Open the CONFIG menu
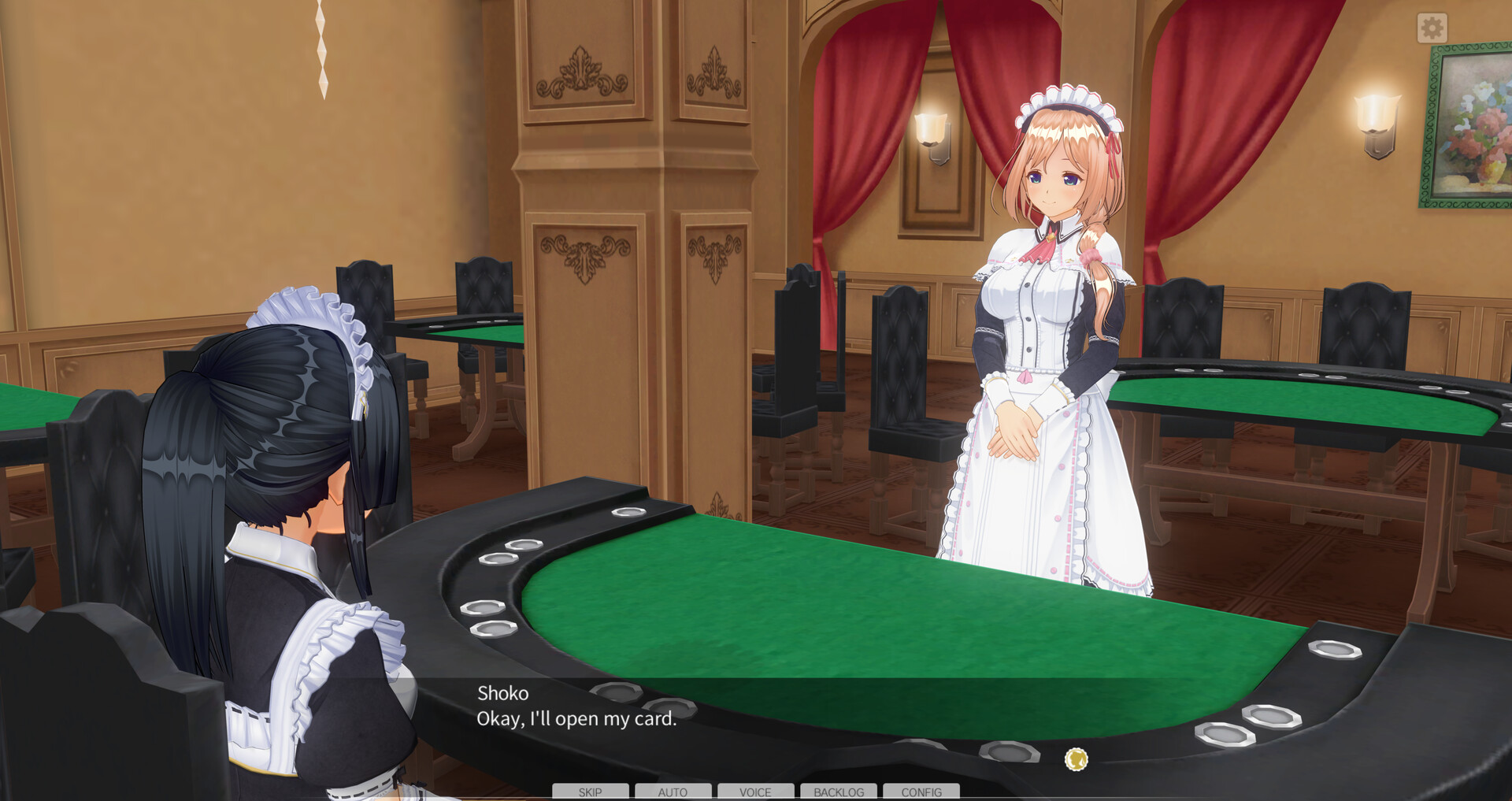1512x801 pixels. coord(921,792)
